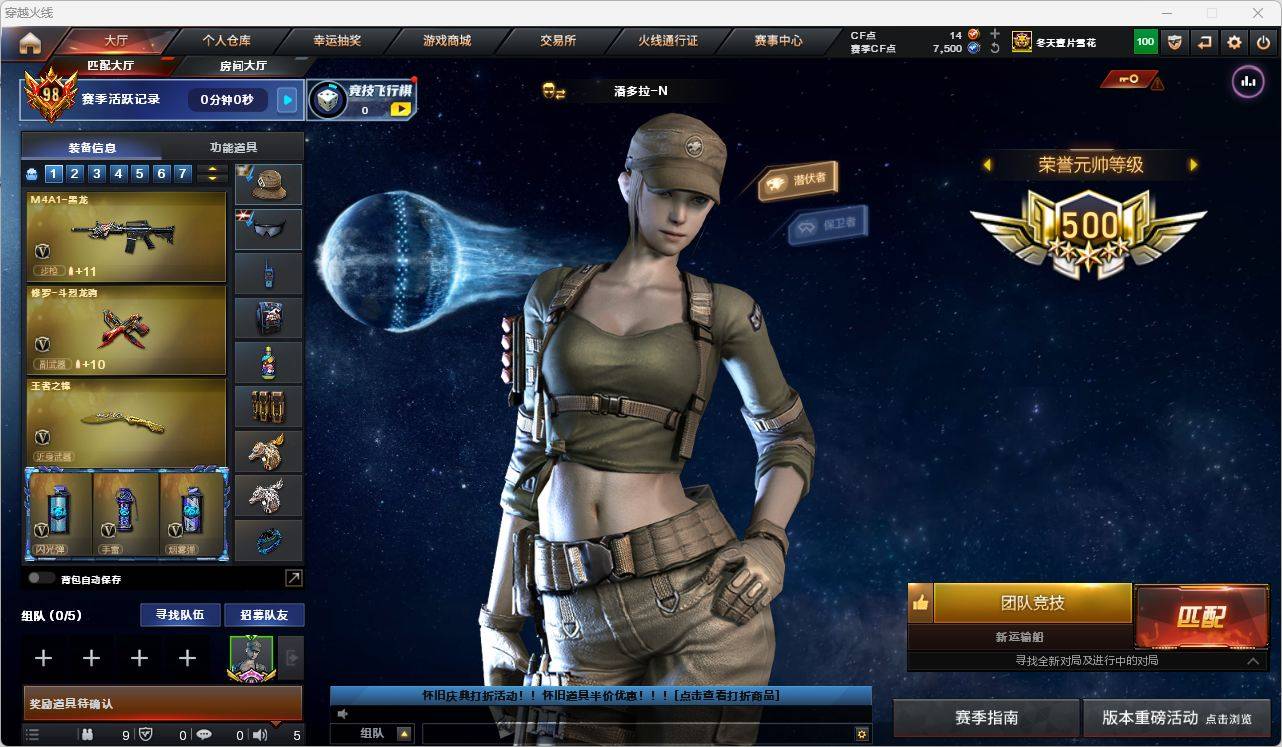Select the 潜伏者 faction badge
1282x747 pixels.
799,180
